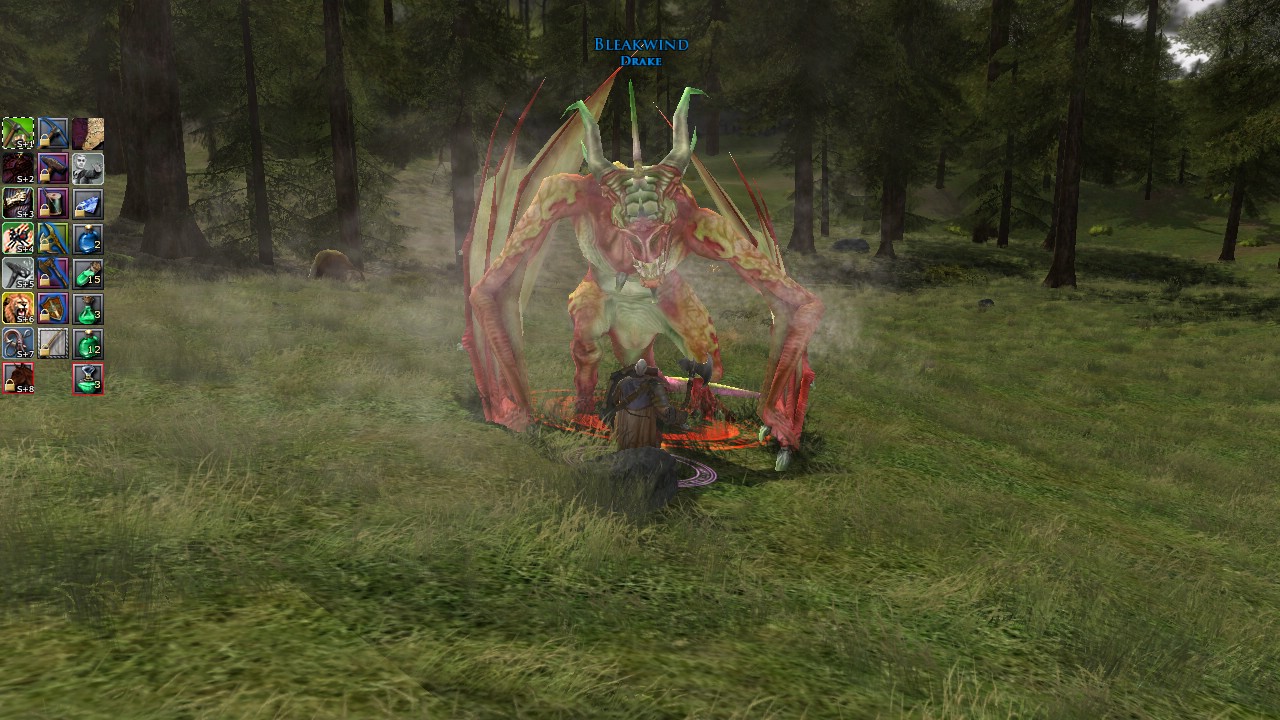
Task: Select the locked slot labeled S+8
Action: click(18, 378)
